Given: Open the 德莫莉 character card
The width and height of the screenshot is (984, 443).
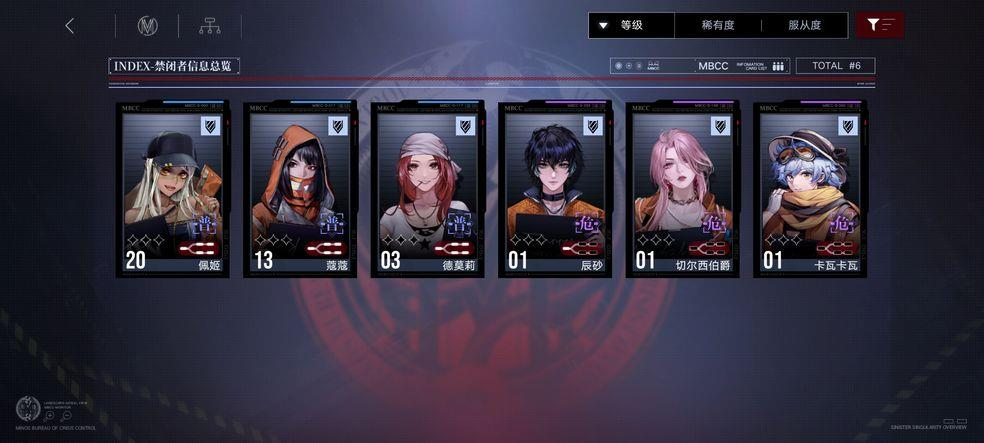Looking at the screenshot, I should pos(427,188).
